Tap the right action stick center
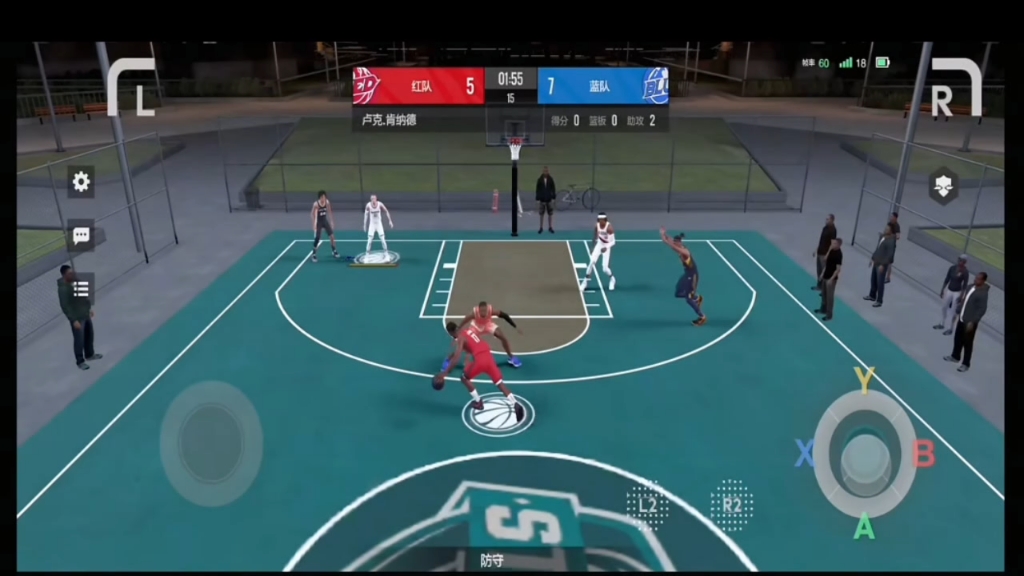The width and height of the screenshot is (1024, 576). click(x=864, y=455)
